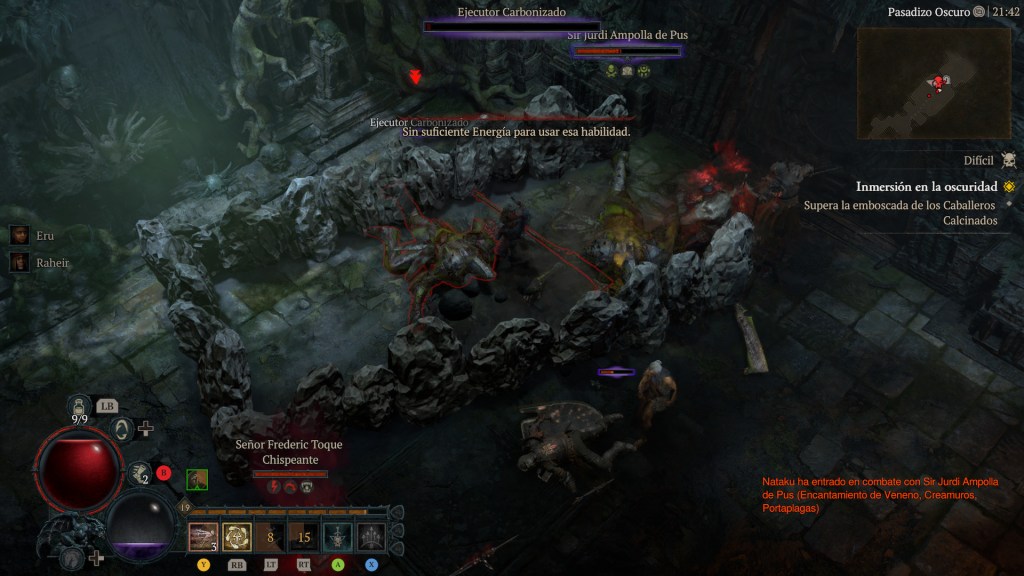Select party member Raheir's portrait
The width and height of the screenshot is (1024, 576).
tap(19, 262)
